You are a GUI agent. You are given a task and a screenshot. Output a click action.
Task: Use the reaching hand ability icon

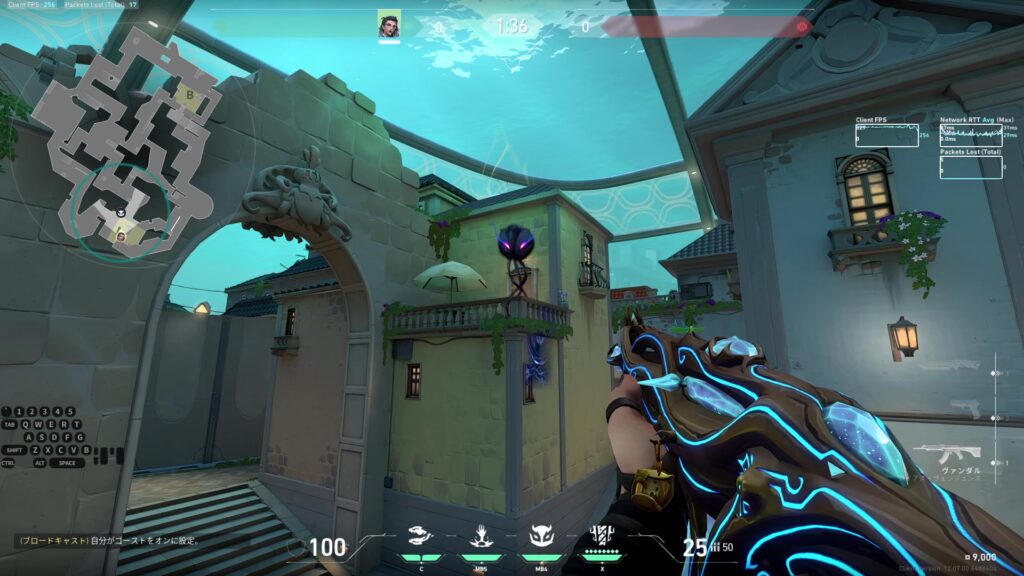click(479, 536)
